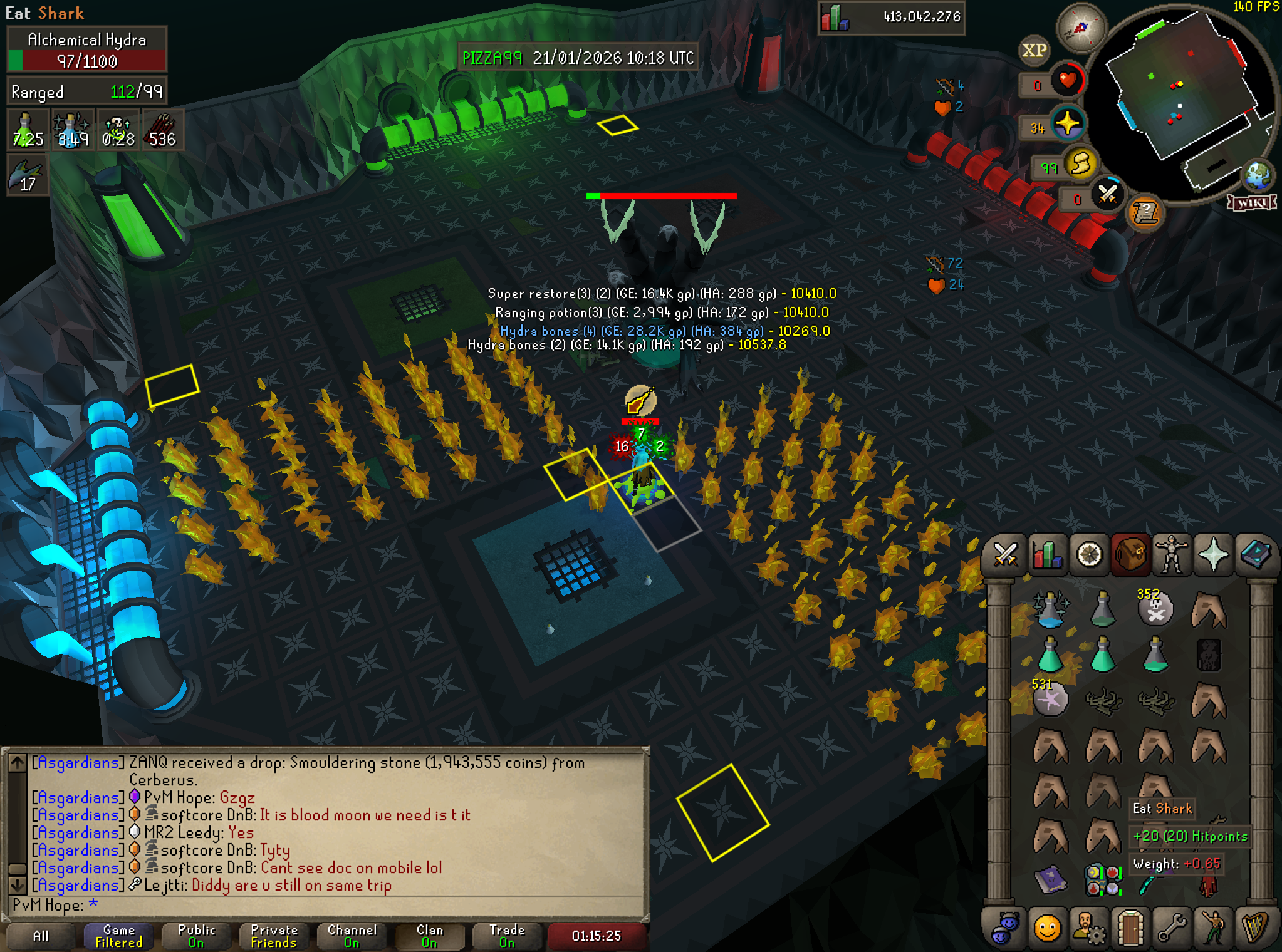Viewport: 1282px width, 952px height.
Task: Open the Settings wrench tab
Action: [x=1172, y=928]
